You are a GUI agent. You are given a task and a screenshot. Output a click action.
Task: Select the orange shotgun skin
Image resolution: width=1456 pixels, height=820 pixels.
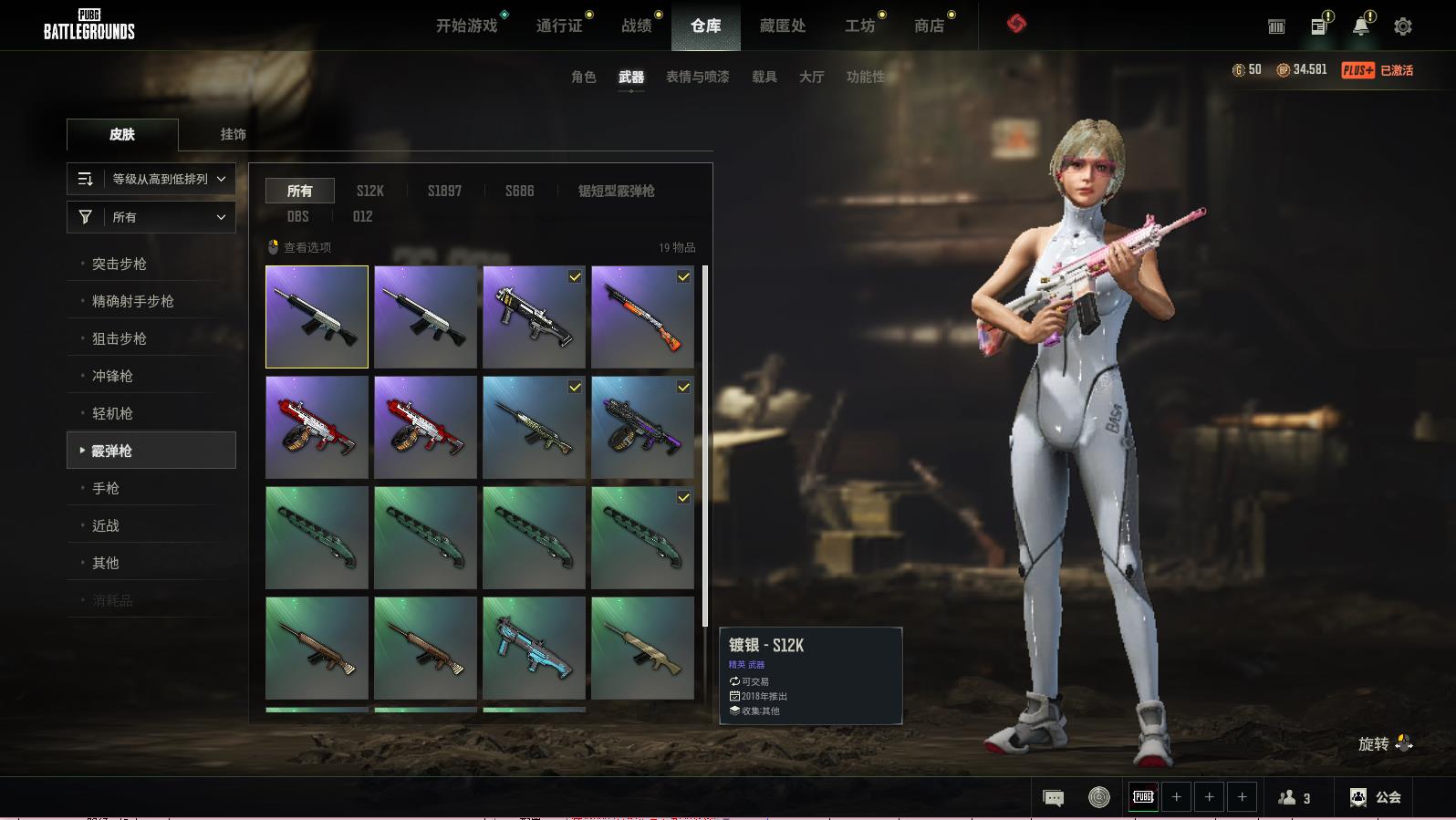[642, 317]
